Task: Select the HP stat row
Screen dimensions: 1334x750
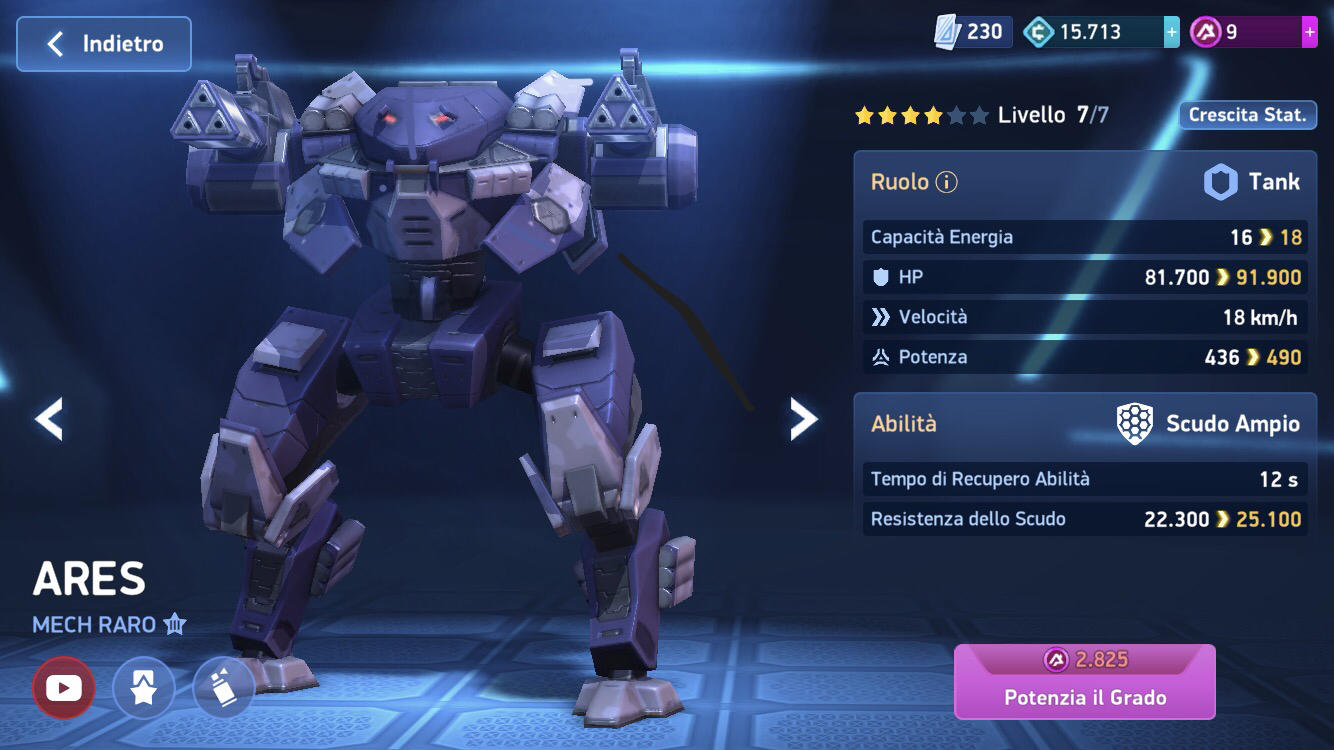Action: pos(1084,277)
